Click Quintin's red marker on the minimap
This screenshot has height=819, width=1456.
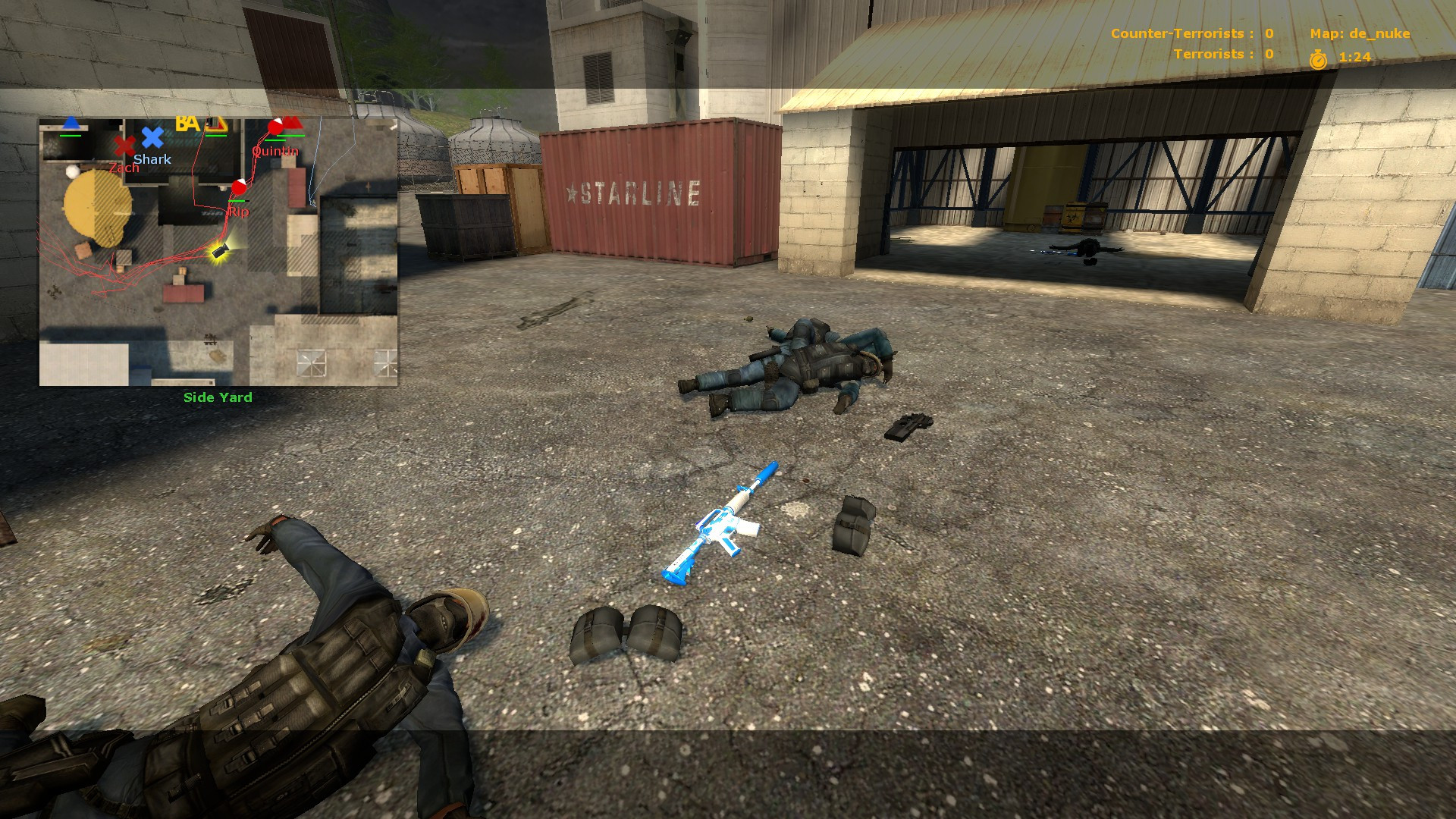click(275, 127)
